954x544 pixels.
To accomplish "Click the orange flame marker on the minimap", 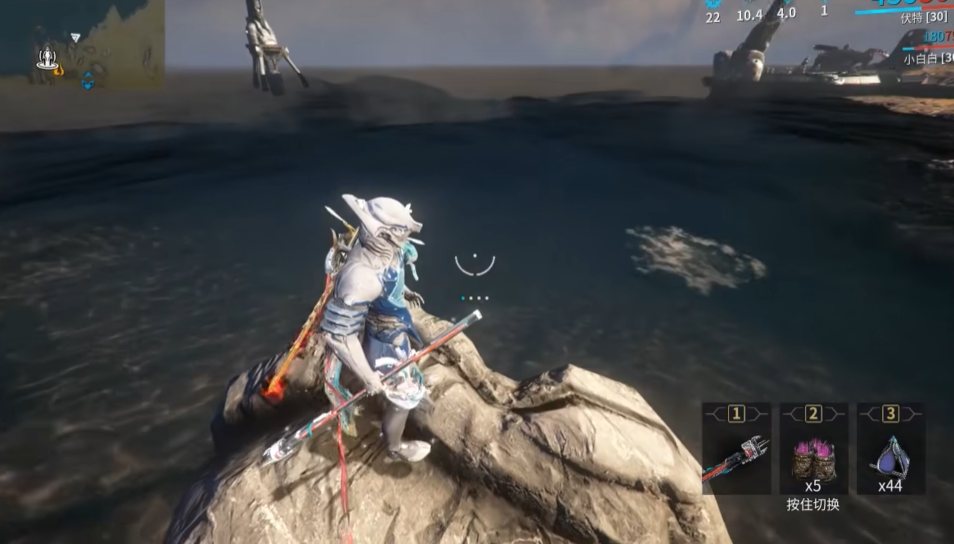I will tap(58, 71).
